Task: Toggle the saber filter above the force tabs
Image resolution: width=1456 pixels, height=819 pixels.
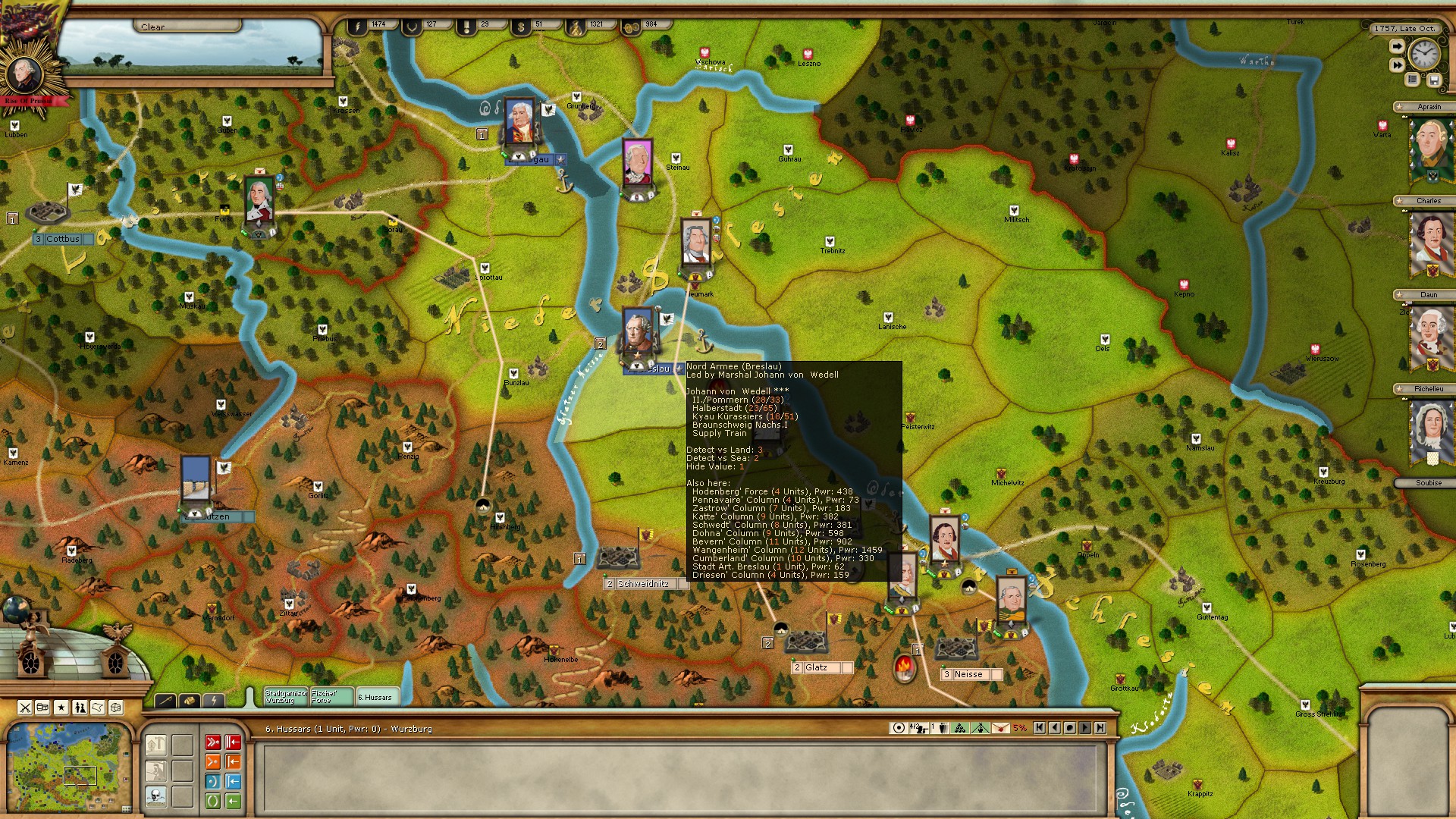Action: 165,700
